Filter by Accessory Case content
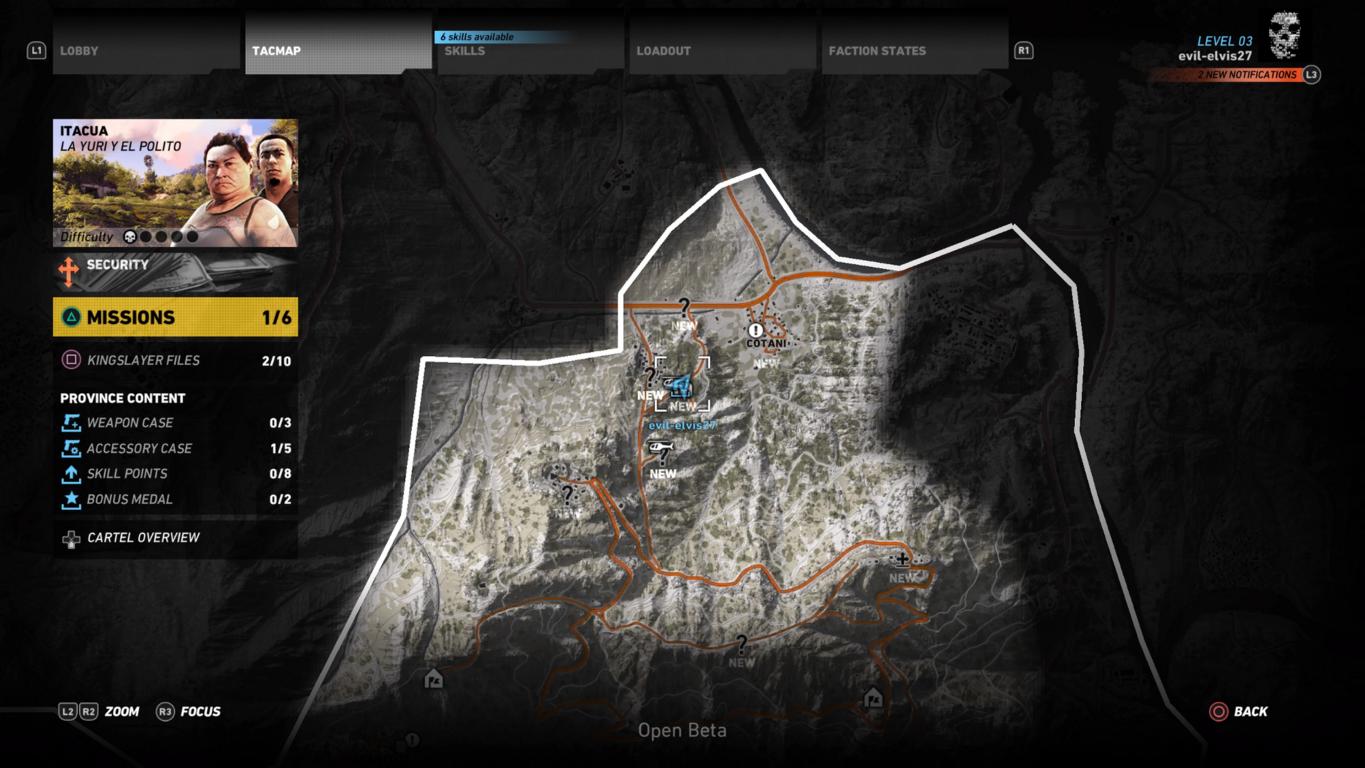1365x768 pixels. [x=175, y=449]
